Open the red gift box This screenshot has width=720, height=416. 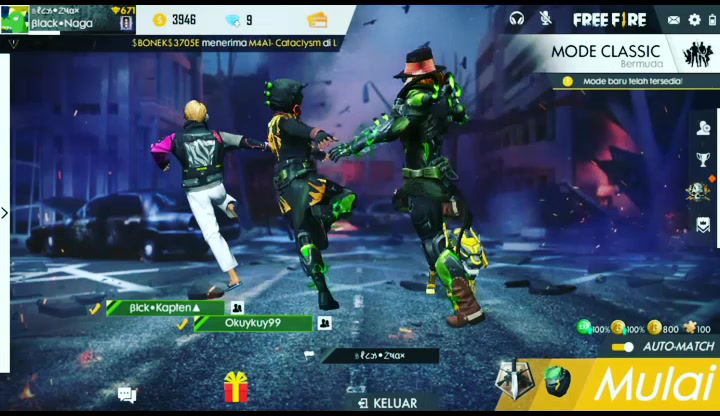[x=236, y=386]
